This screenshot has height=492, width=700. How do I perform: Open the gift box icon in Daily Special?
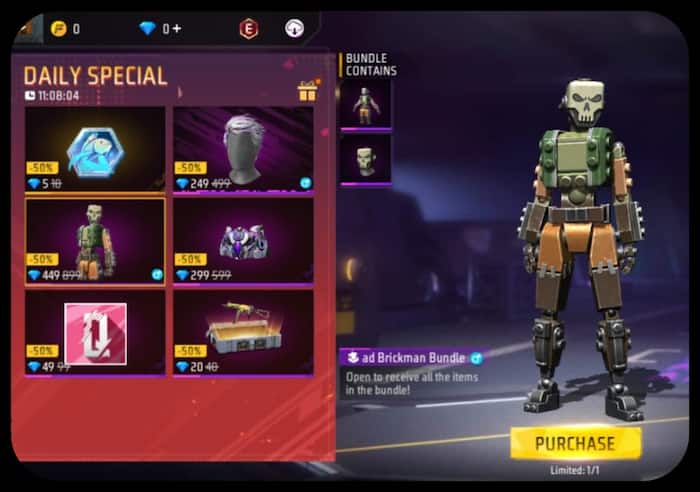307,92
